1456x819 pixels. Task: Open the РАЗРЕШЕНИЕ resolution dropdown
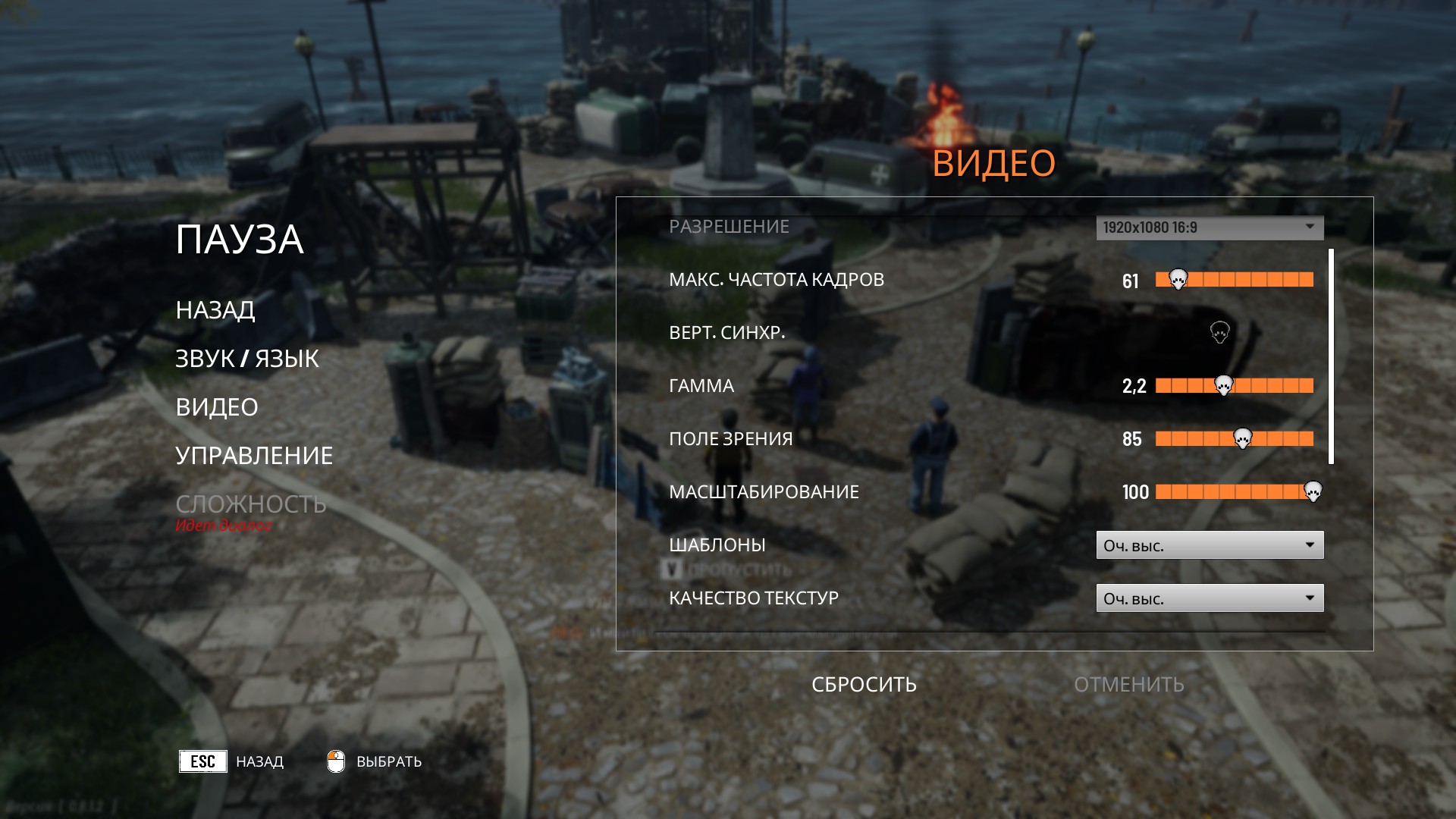tap(1210, 227)
